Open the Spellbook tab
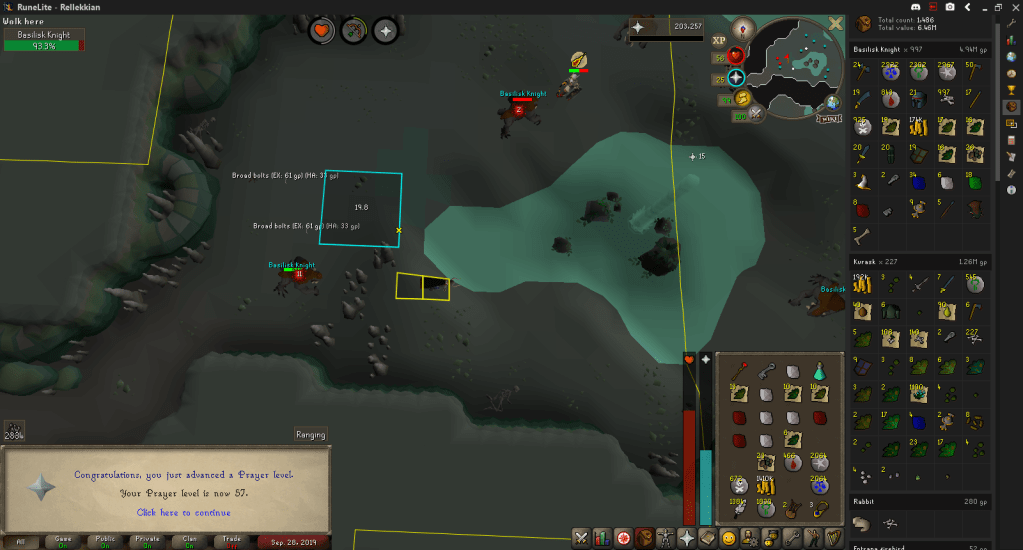1023x550 pixels. (708, 538)
